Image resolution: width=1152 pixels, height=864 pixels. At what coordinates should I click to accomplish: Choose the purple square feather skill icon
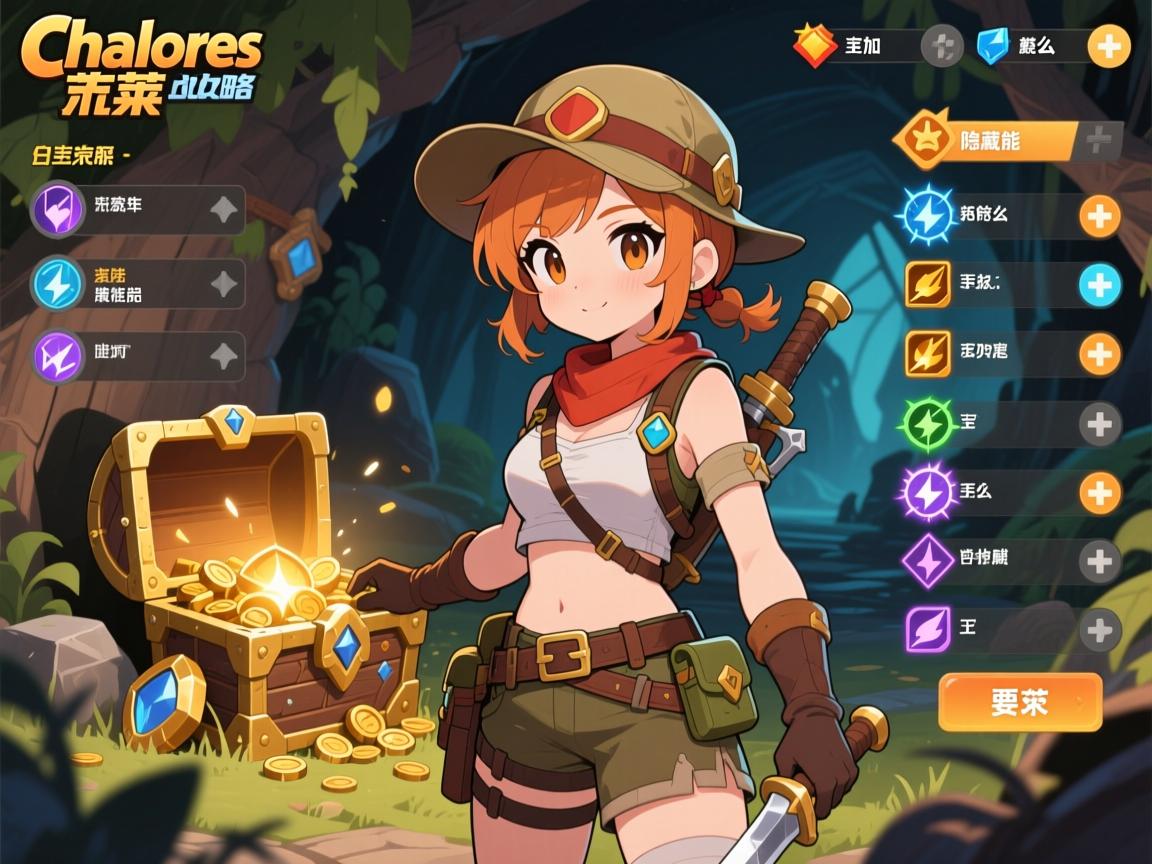point(926,630)
